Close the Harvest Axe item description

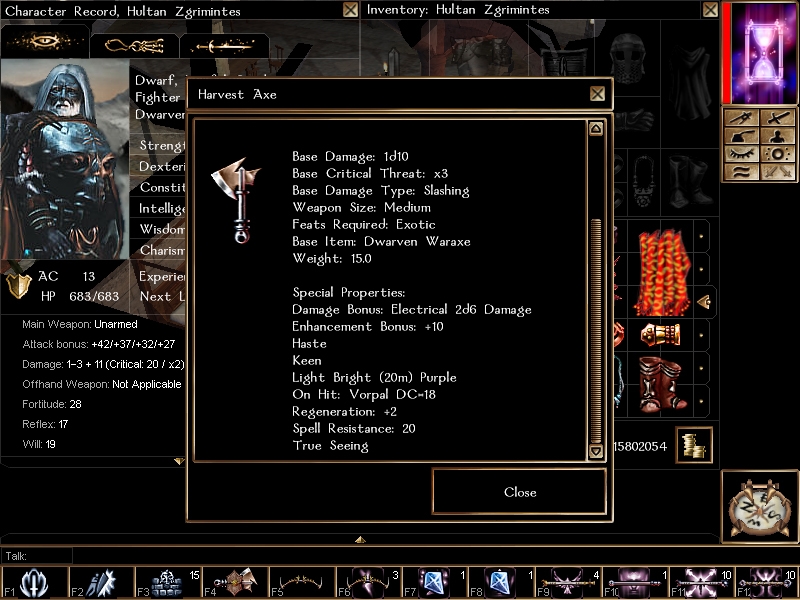click(x=519, y=491)
